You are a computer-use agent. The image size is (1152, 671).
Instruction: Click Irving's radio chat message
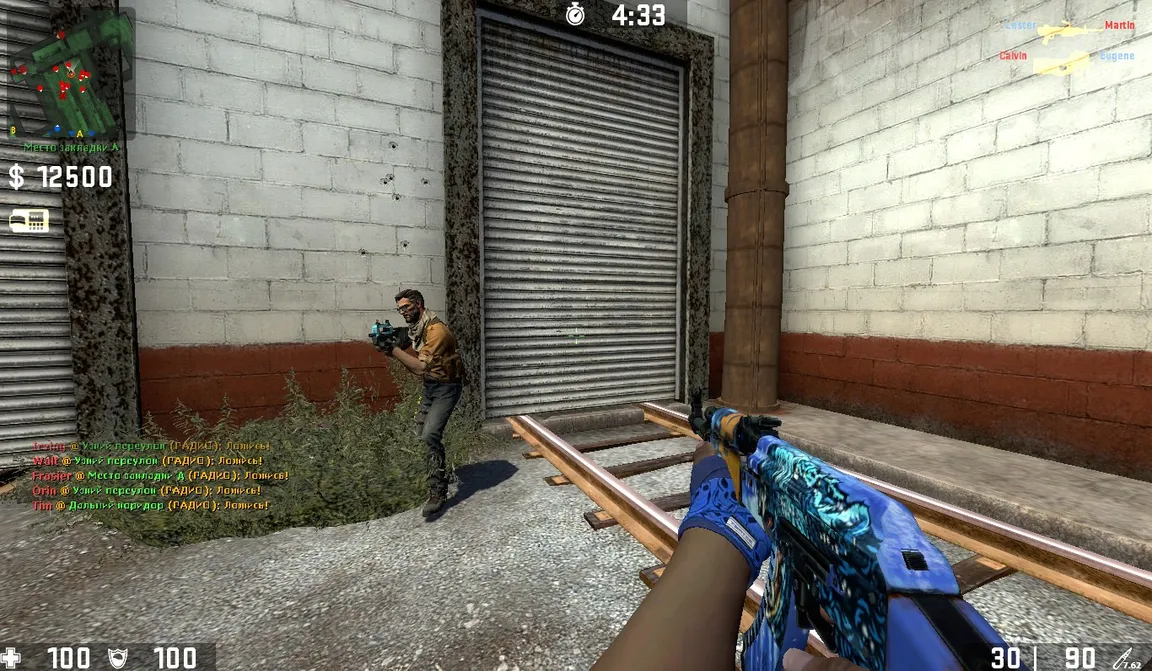pyautogui.click(x=151, y=446)
